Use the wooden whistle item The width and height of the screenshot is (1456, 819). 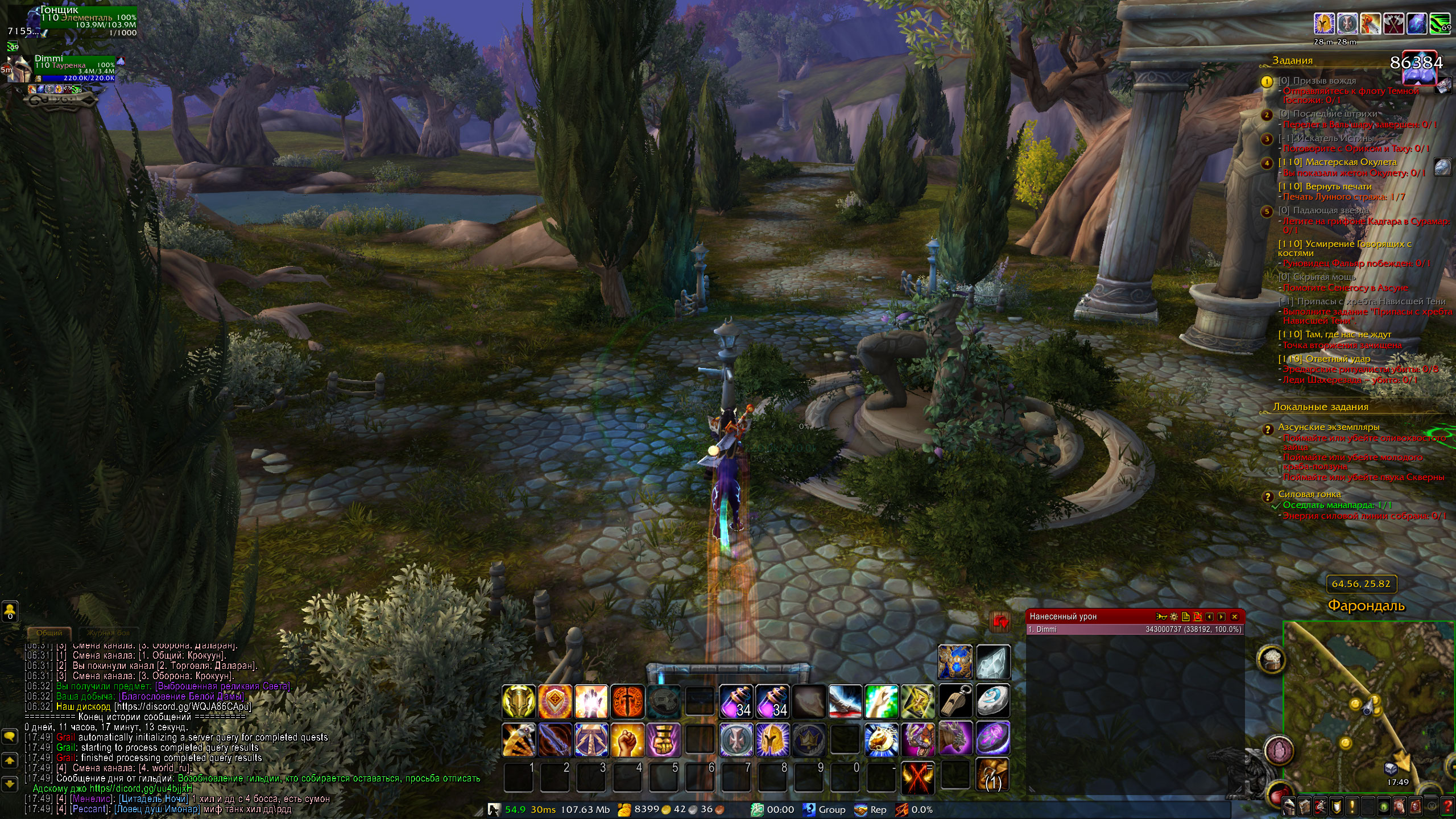(x=956, y=702)
